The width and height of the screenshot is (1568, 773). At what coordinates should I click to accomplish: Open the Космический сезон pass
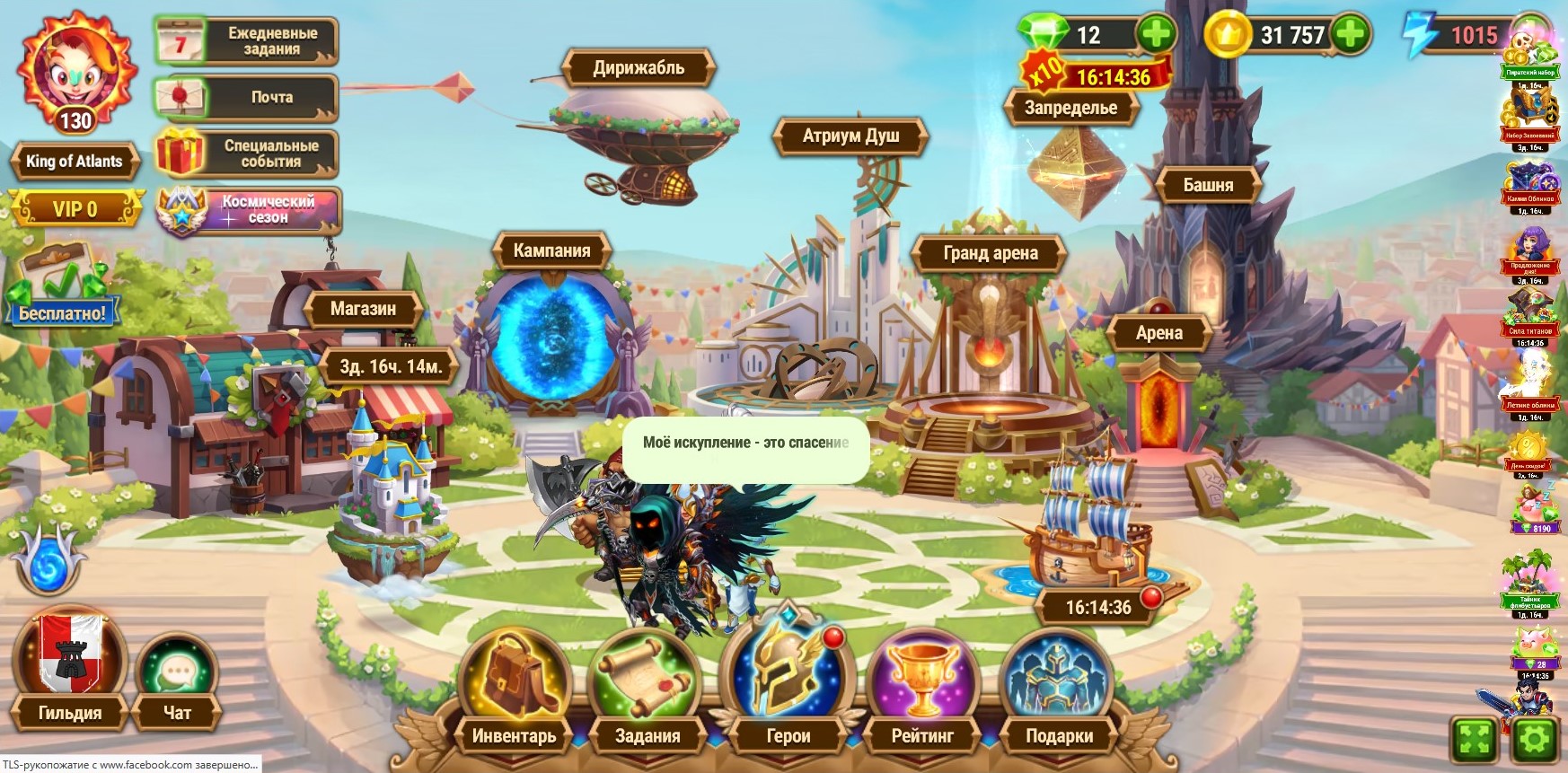(249, 210)
